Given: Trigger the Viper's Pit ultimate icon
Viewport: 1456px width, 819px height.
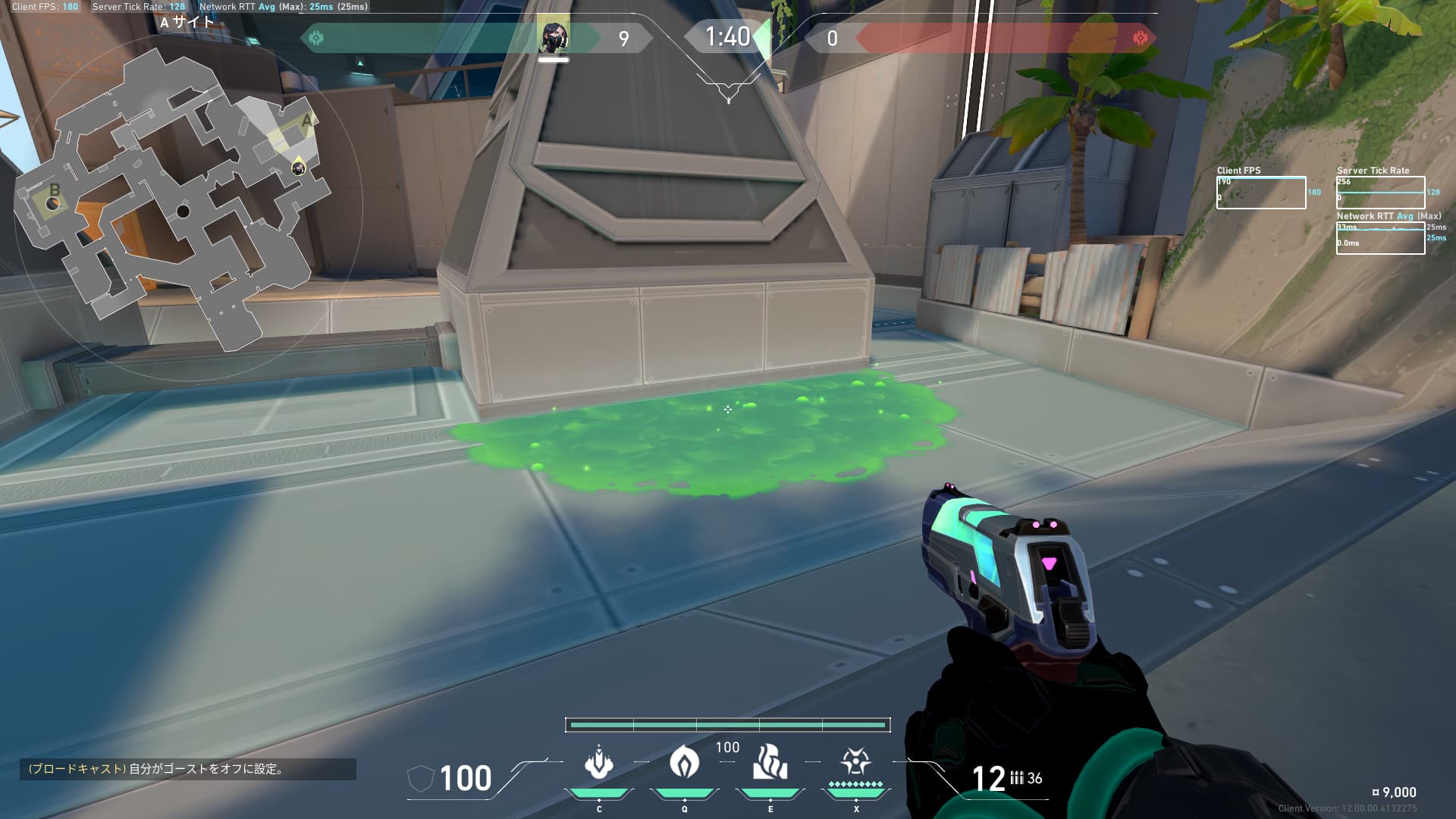Looking at the screenshot, I should (x=855, y=761).
